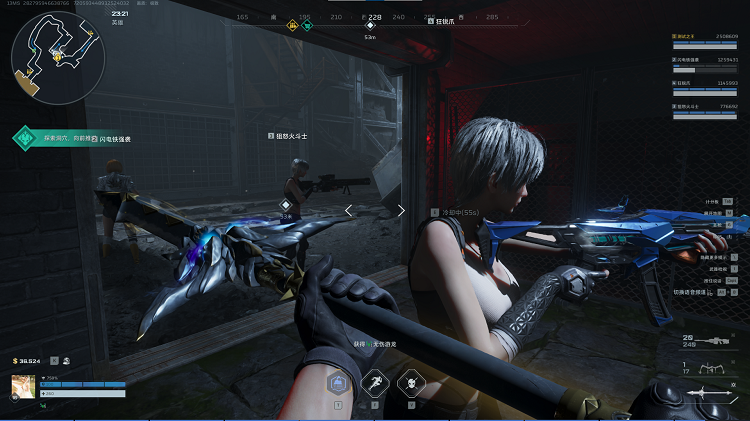Select the teal objective tracker banner
Image resolution: width=750 pixels, height=421 pixels.
point(75,139)
